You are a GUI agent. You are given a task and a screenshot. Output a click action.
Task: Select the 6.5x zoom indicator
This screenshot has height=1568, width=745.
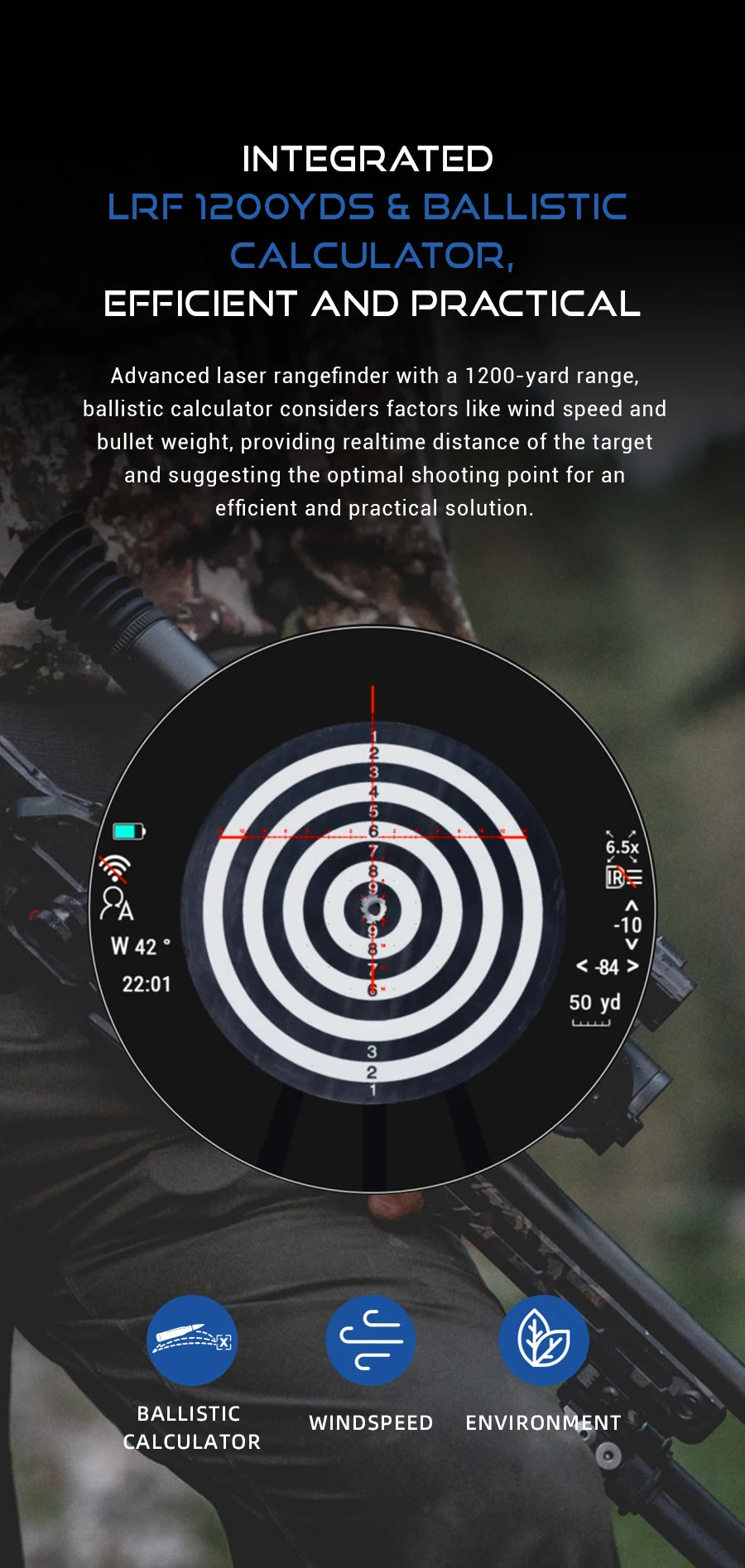coord(622,846)
